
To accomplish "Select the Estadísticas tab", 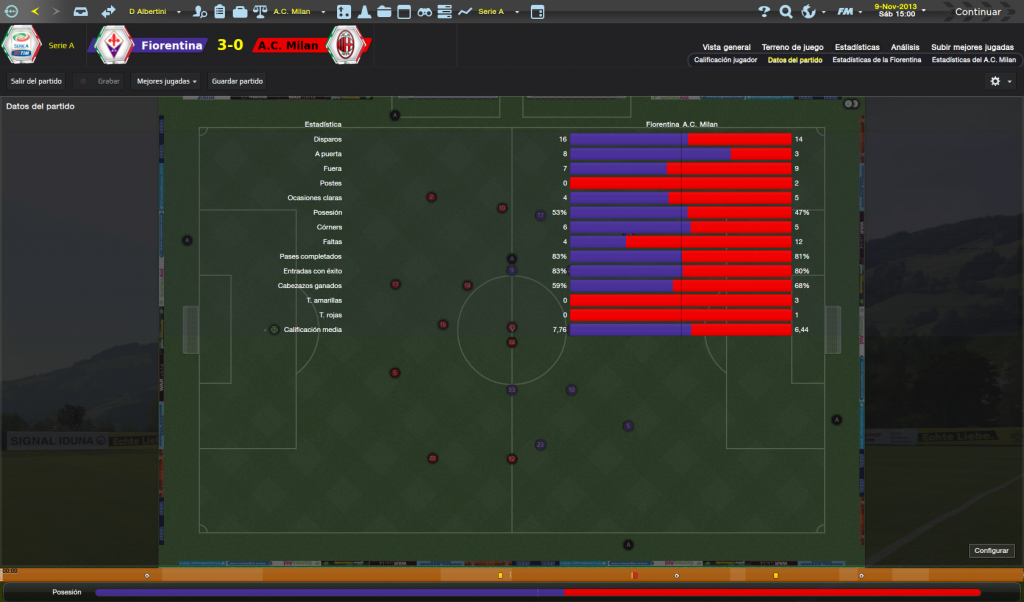I will [857, 47].
